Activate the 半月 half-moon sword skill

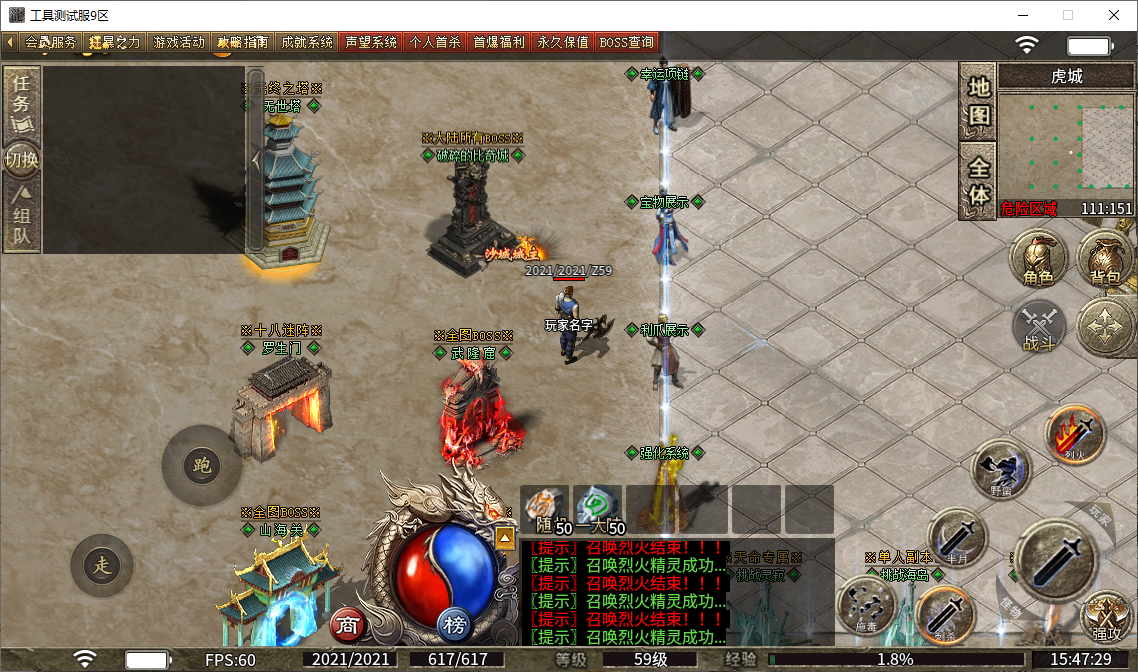click(x=957, y=538)
